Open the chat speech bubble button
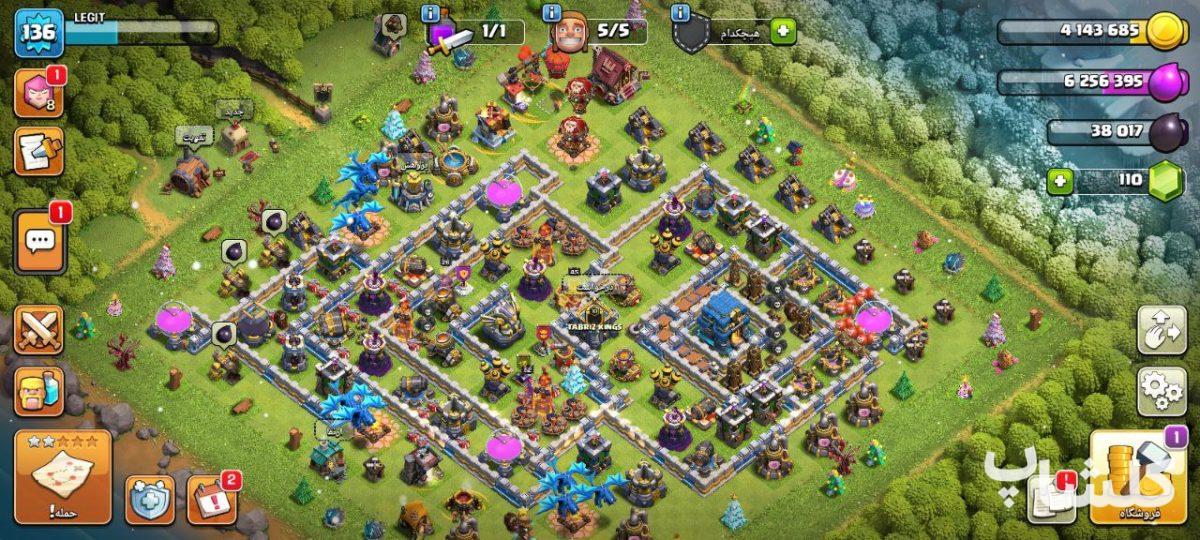 40,241
